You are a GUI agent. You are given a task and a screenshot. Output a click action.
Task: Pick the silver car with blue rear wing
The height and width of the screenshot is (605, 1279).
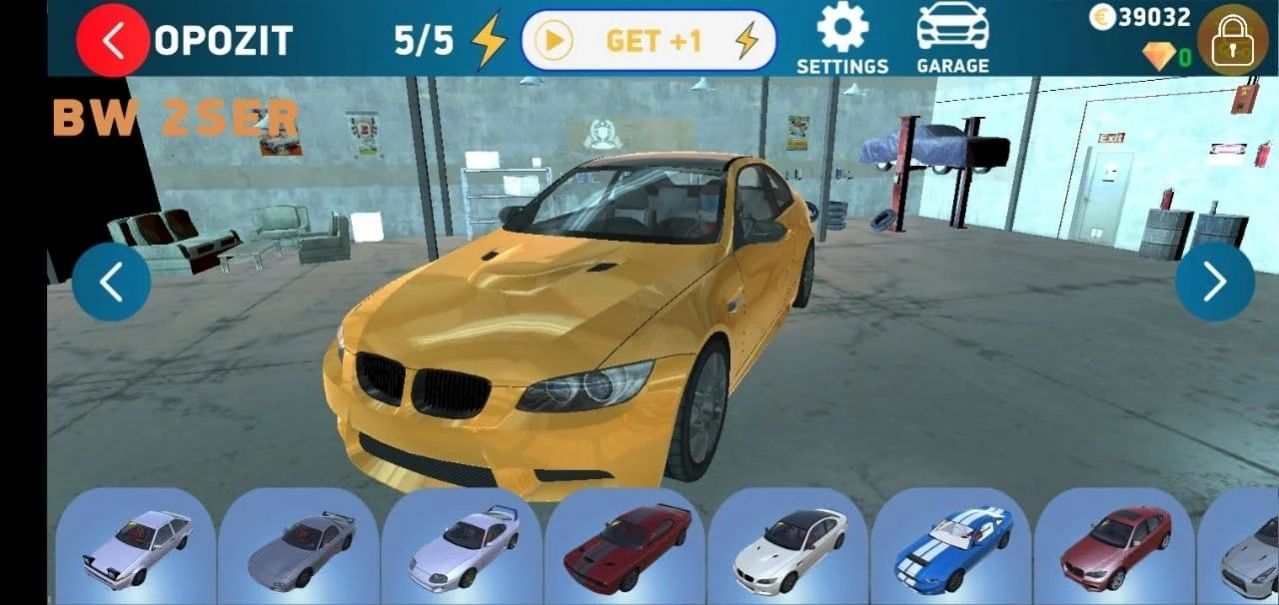pos(462,547)
